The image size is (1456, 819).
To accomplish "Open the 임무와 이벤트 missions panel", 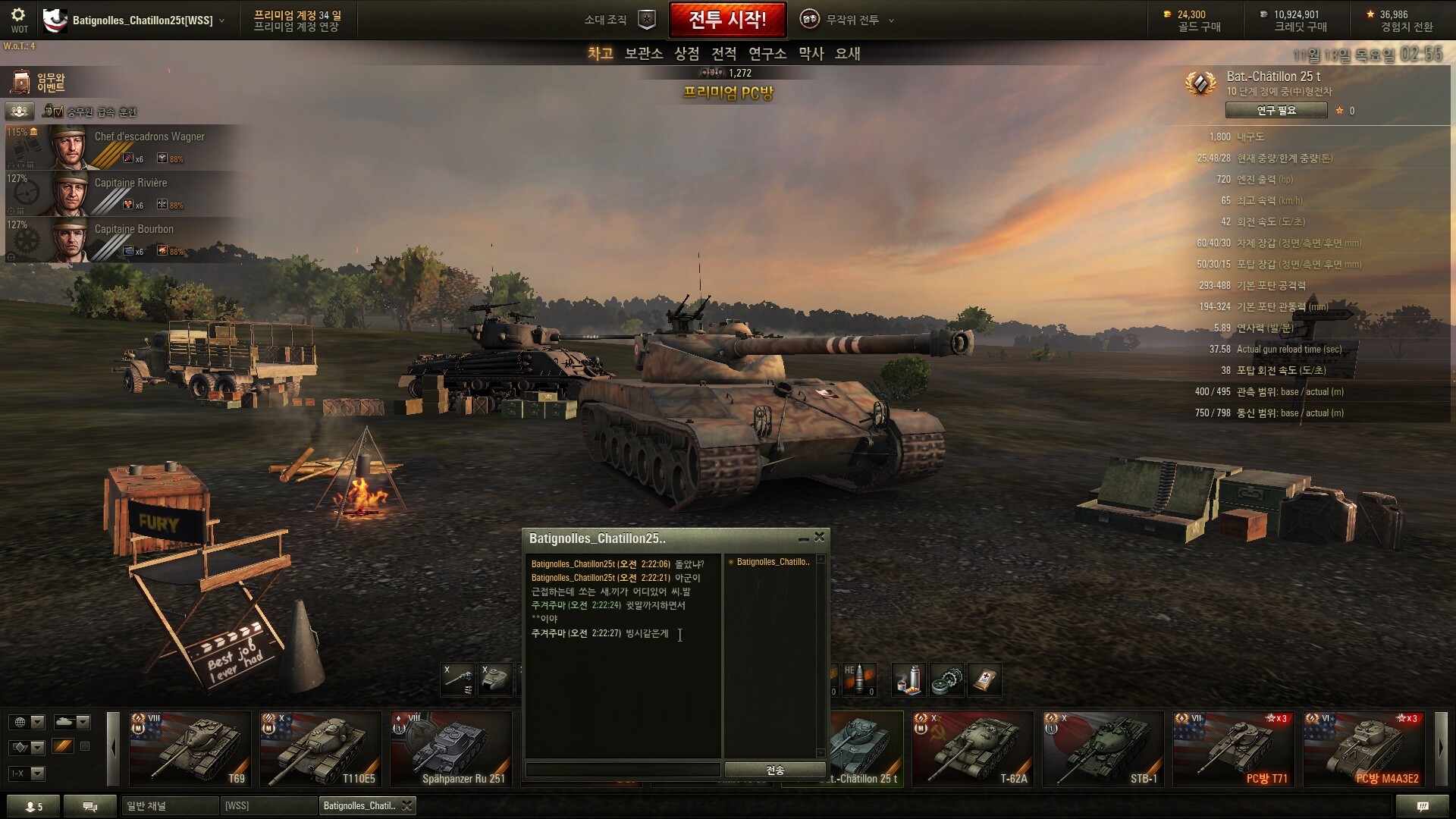I will [38, 83].
